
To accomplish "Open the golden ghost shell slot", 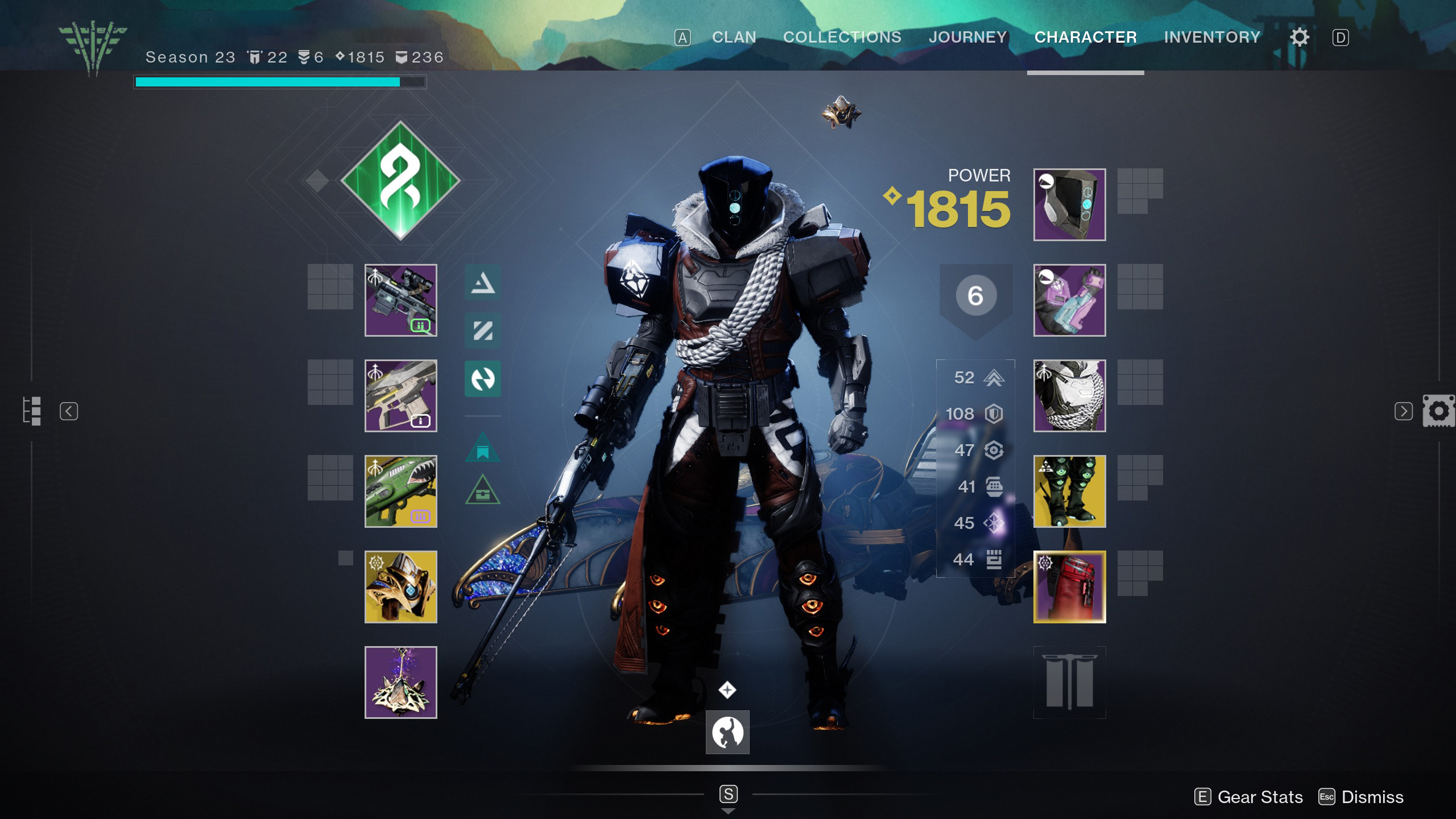I will pyautogui.click(x=401, y=586).
